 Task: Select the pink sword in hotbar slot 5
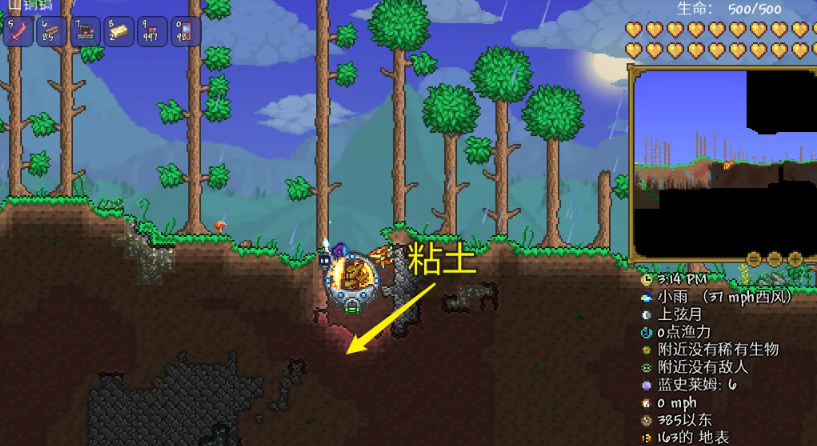20,31
